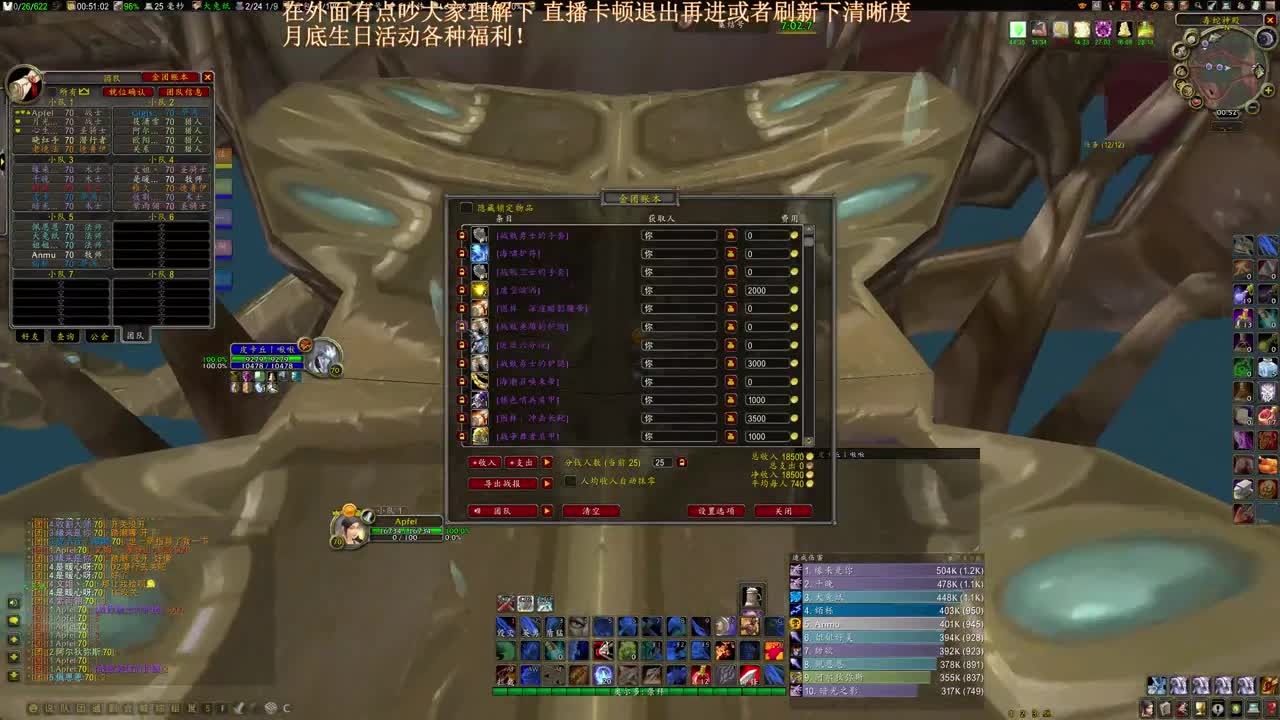Toggle the 所有 checkbox in the raid panel
Image resolution: width=1280 pixels, height=720 pixels.
[53, 90]
